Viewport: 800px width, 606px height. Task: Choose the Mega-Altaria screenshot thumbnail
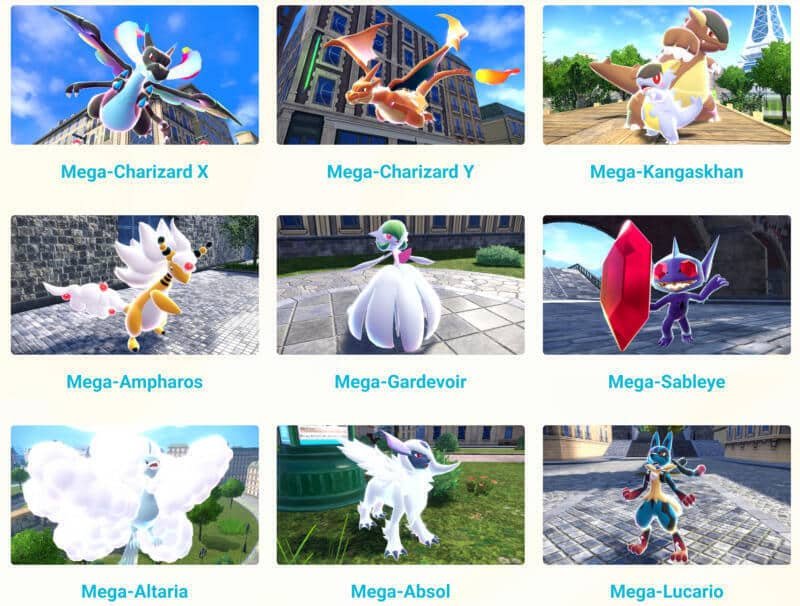pyautogui.click(x=134, y=495)
